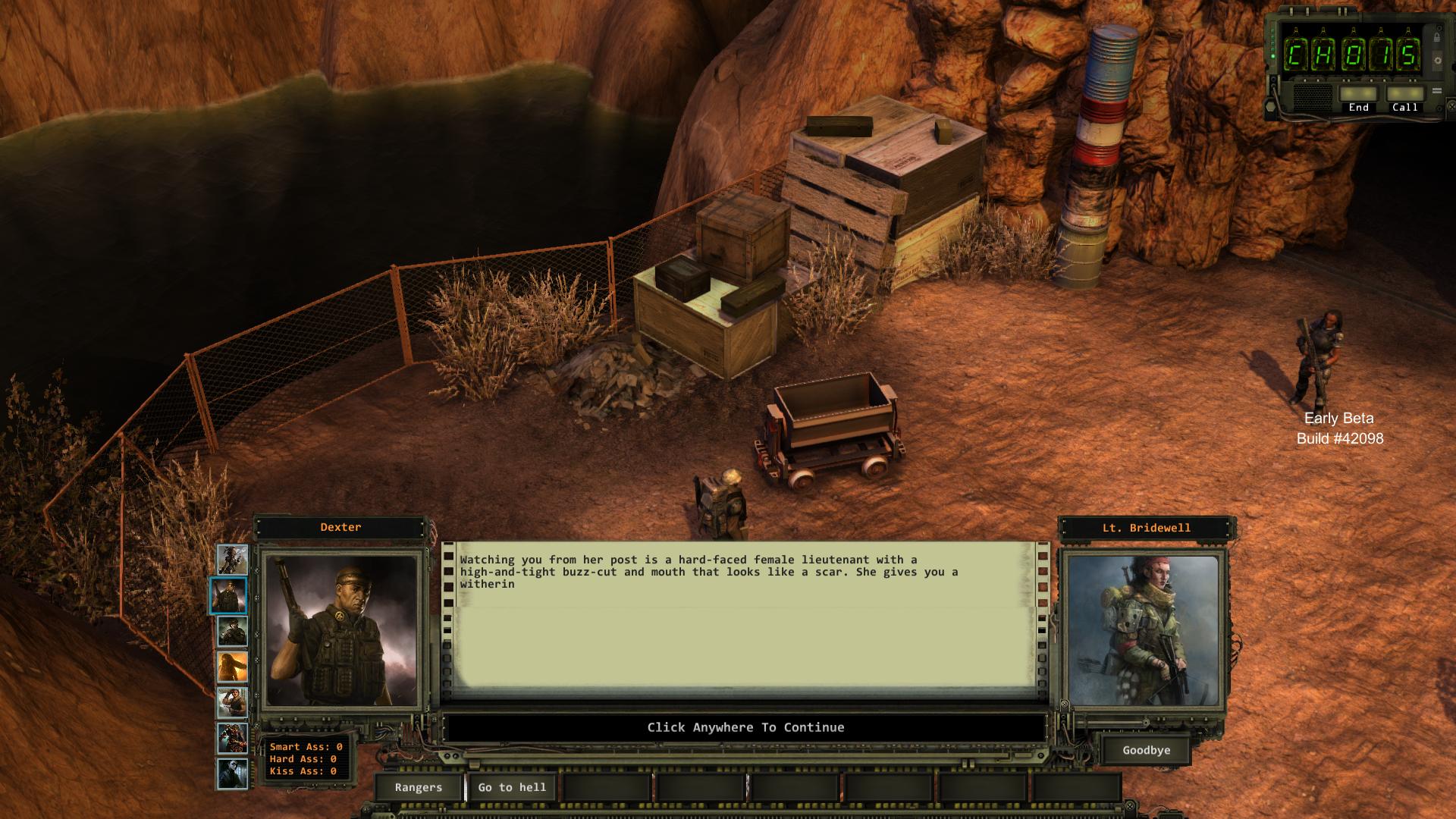Toggle the radio padlock icon
Image resolution: width=1456 pixels, height=819 pixels.
point(1436,37)
